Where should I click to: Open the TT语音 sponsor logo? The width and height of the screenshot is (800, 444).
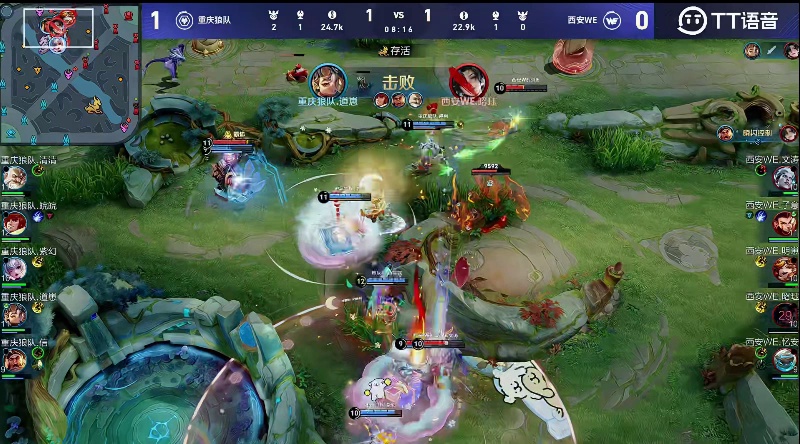pyautogui.click(x=727, y=20)
